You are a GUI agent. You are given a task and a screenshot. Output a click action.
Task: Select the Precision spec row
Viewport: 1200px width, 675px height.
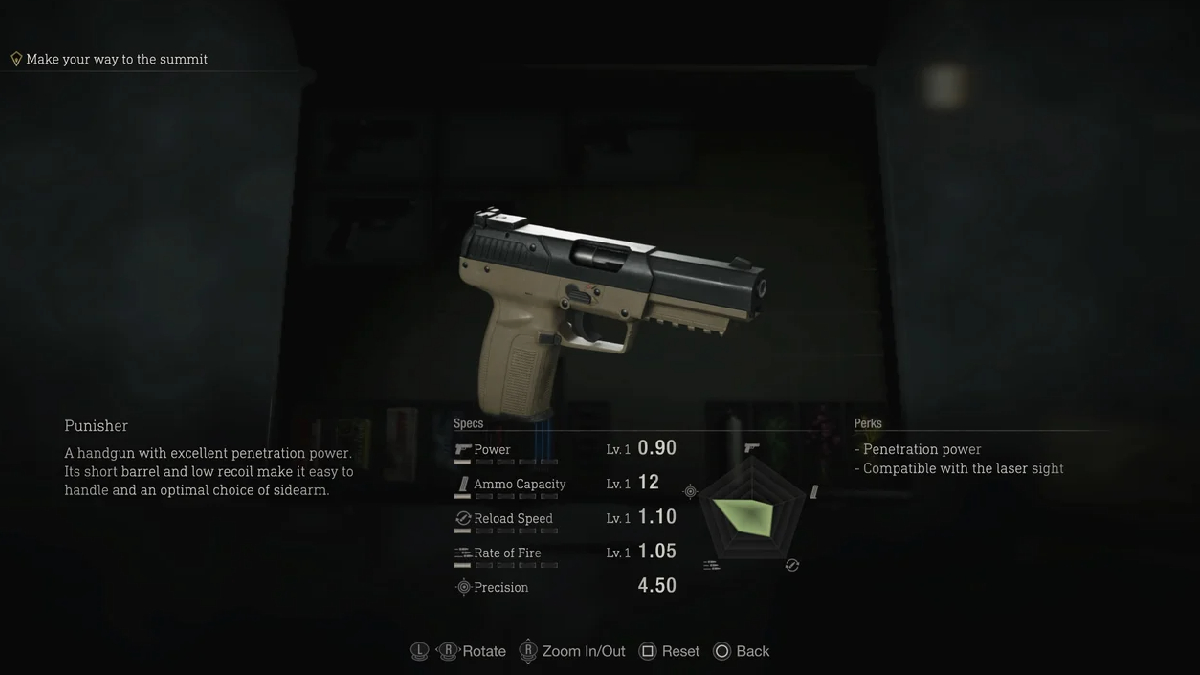[565, 587]
